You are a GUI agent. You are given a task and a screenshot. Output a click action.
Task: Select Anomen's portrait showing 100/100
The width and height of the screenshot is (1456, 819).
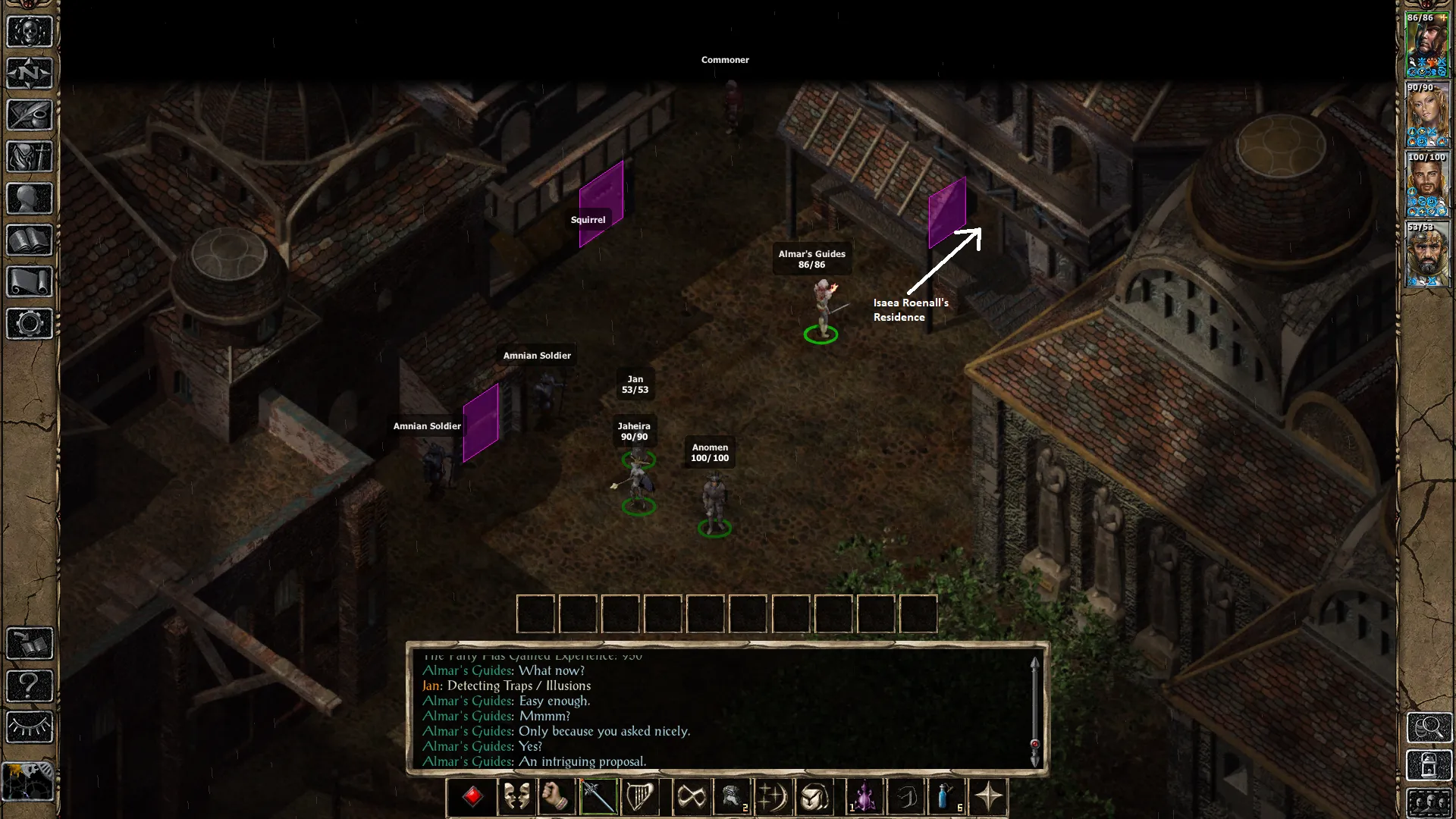[x=1427, y=184]
